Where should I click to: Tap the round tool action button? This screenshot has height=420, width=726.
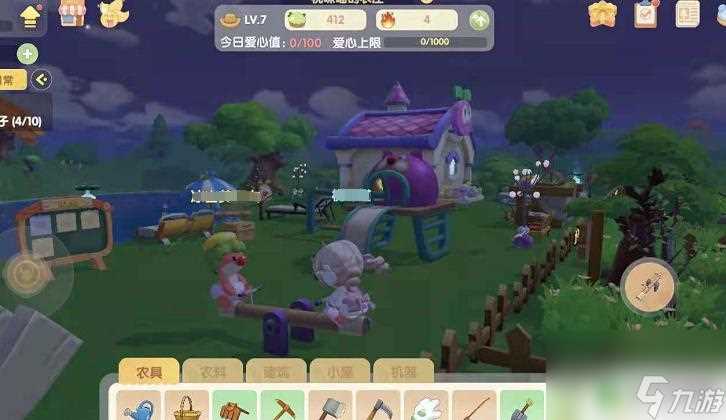pos(647,287)
